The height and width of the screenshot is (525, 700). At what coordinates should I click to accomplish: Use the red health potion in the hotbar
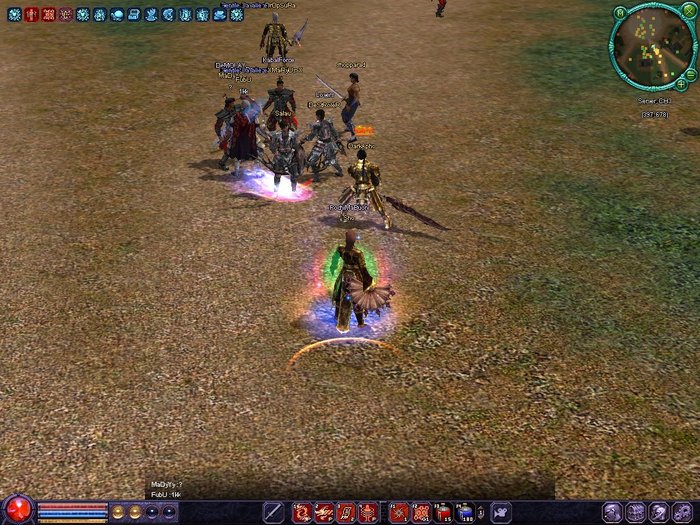(x=443, y=512)
